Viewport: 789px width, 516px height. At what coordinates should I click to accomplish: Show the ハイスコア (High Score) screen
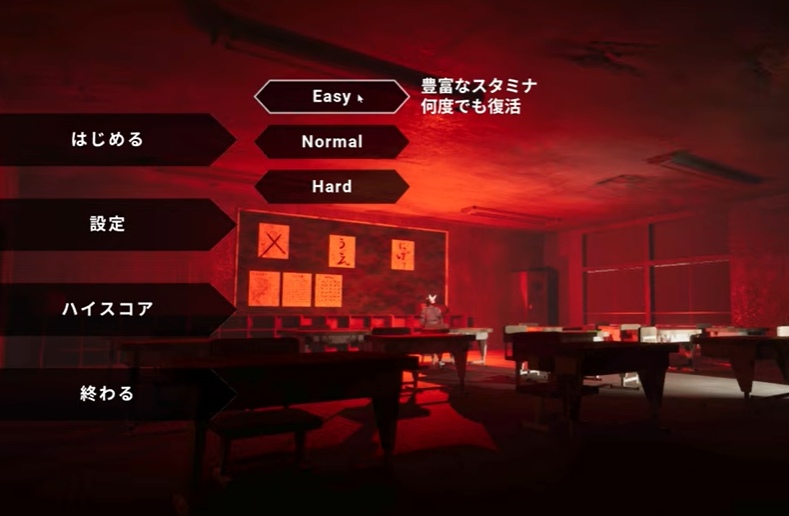click(x=108, y=309)
